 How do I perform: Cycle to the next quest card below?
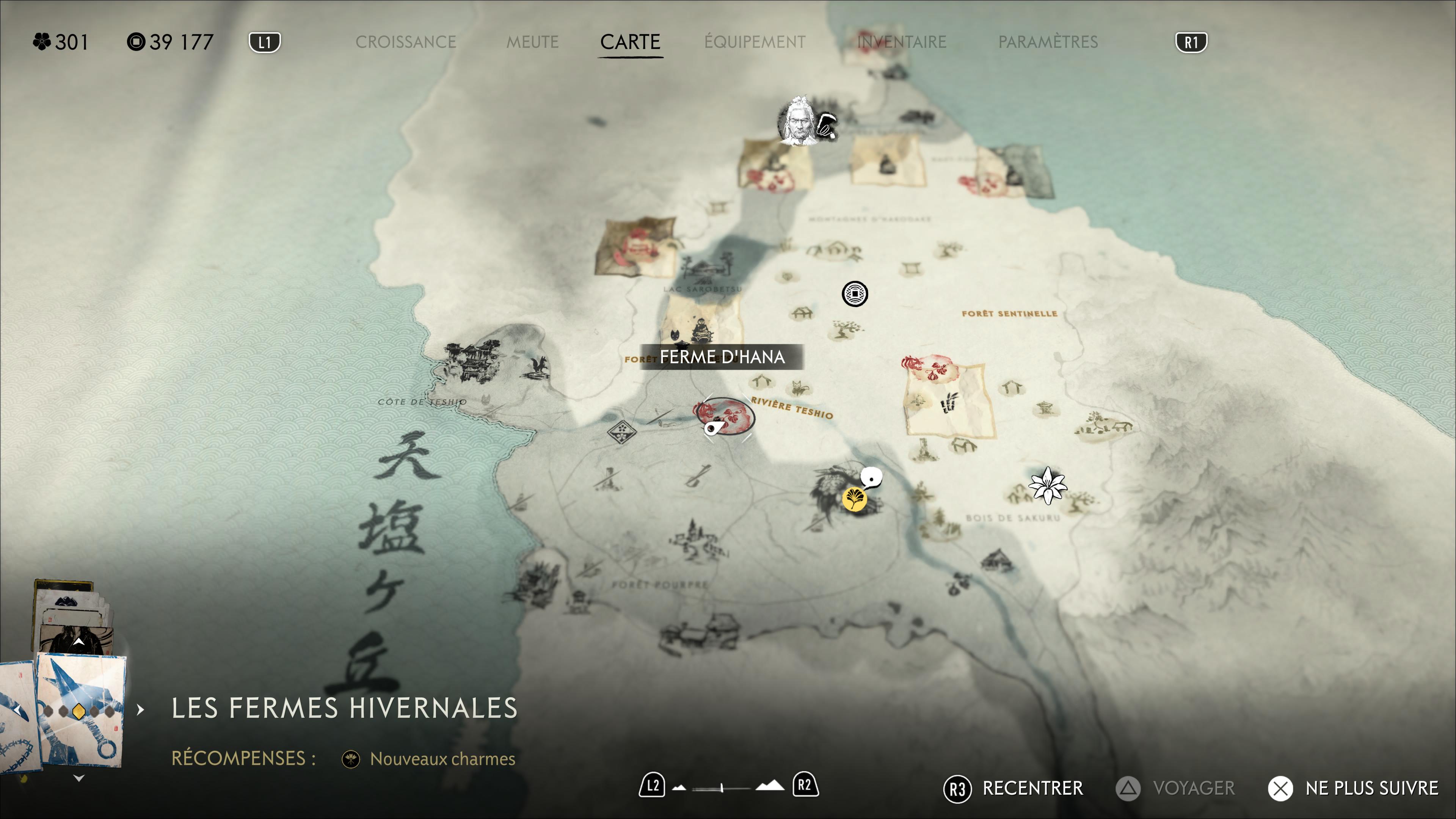tap(79, 778)
